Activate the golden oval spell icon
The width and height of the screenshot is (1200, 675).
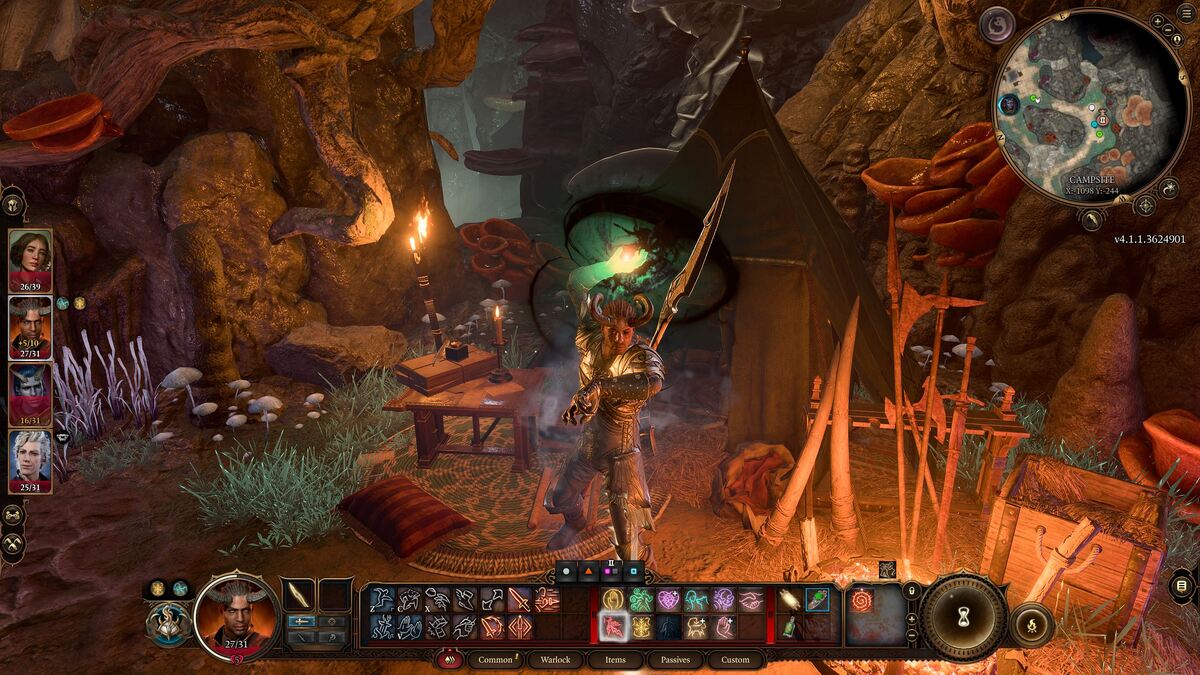coord(613,600)
